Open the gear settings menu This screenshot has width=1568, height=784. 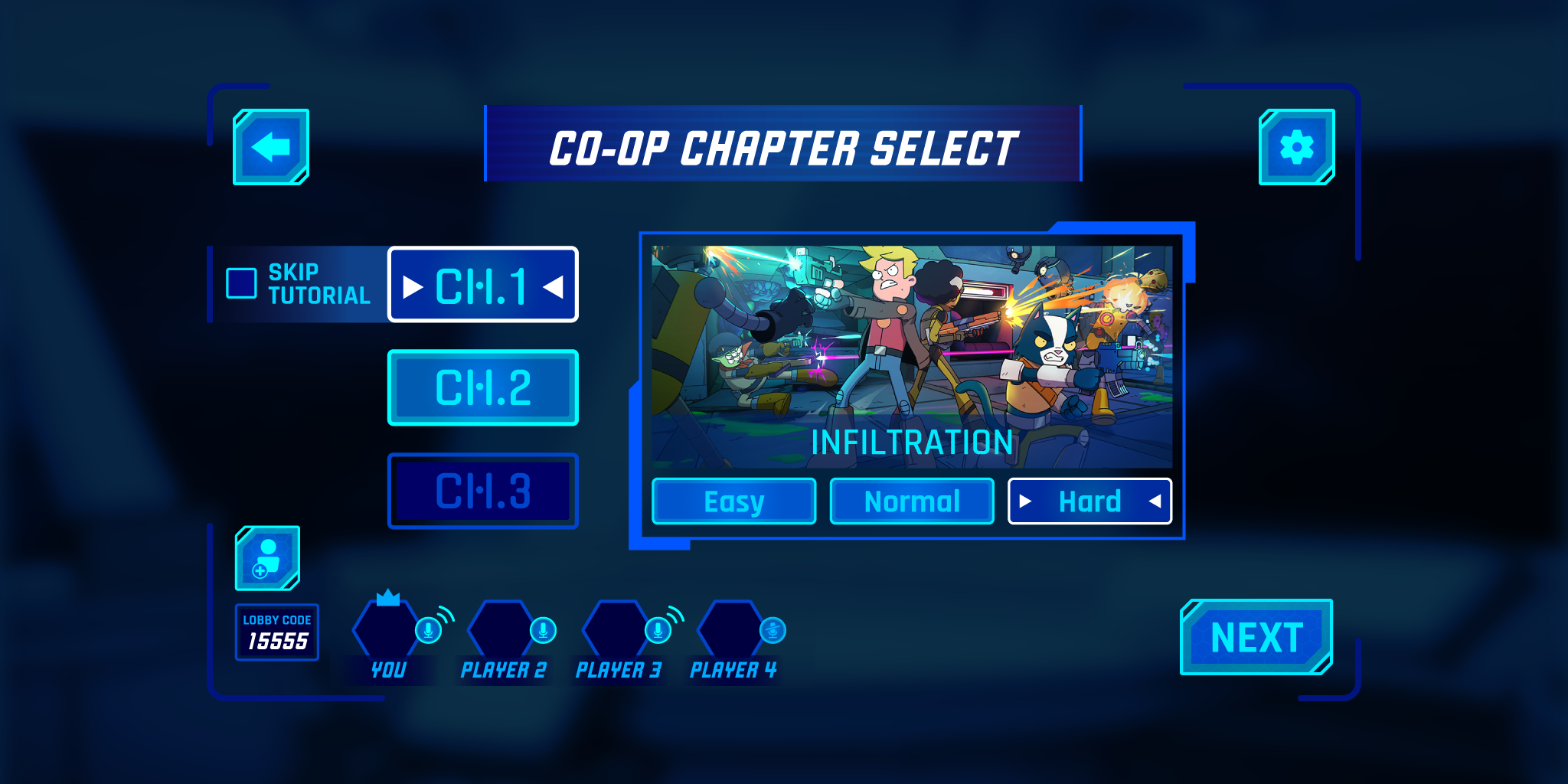click(x=1296, y=147)
